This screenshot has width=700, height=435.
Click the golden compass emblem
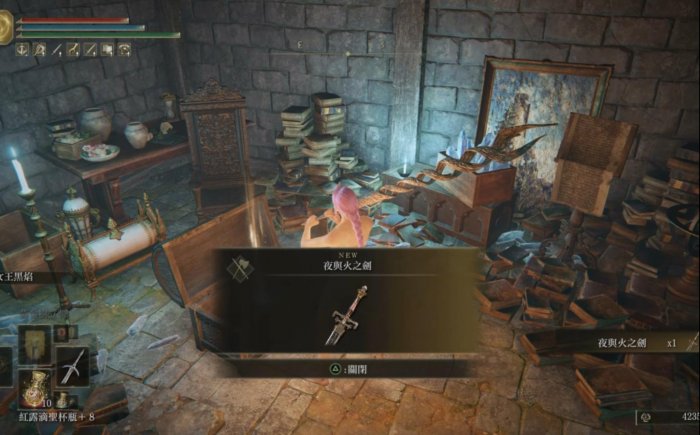[5, 28]
